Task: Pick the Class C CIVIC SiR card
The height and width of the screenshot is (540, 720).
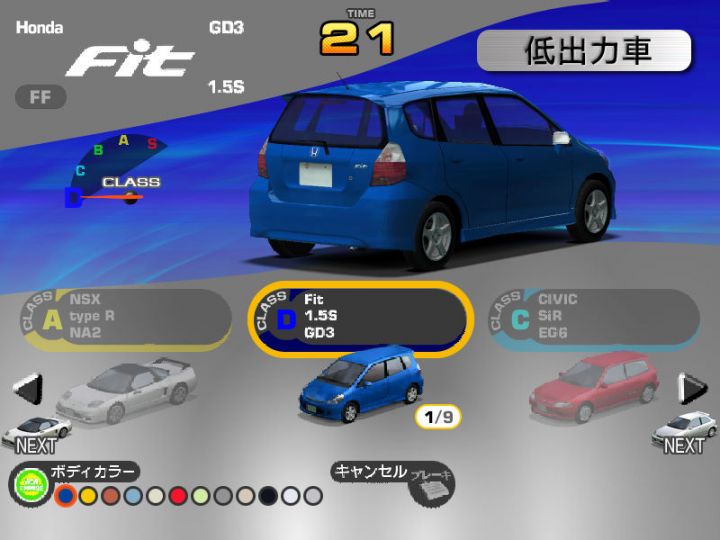Action: tap(593, 318)
